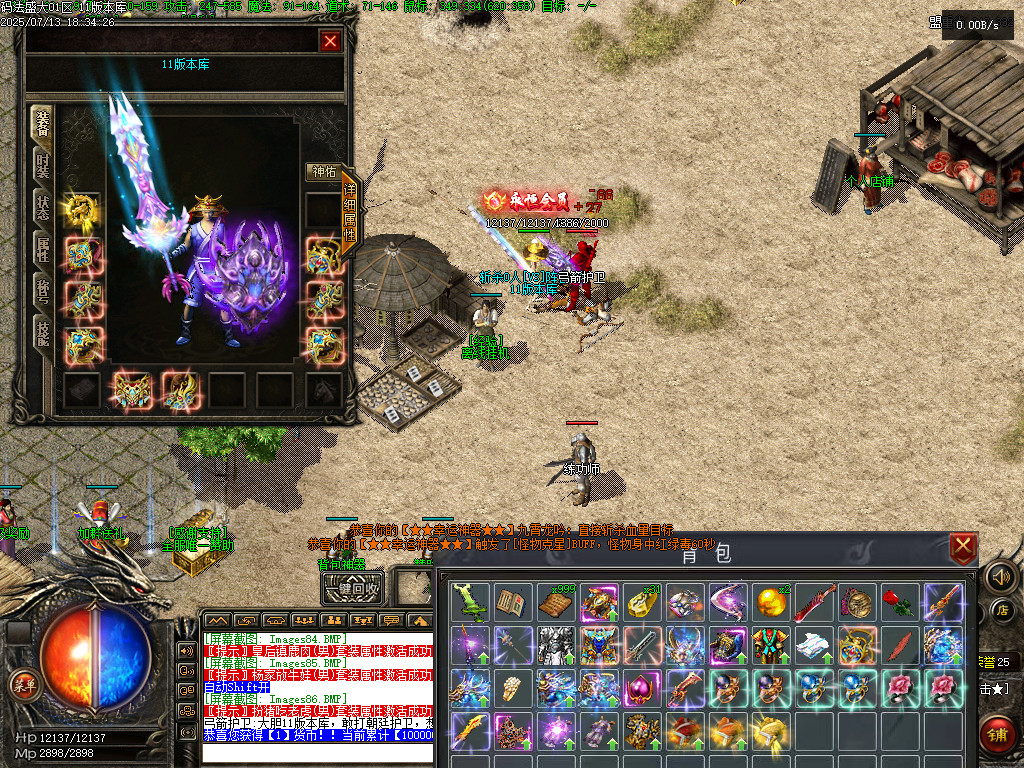Close the 背包 inventory window
Image resolution: width=1024 pixels, height=768 pixels.
click(963, 547)
